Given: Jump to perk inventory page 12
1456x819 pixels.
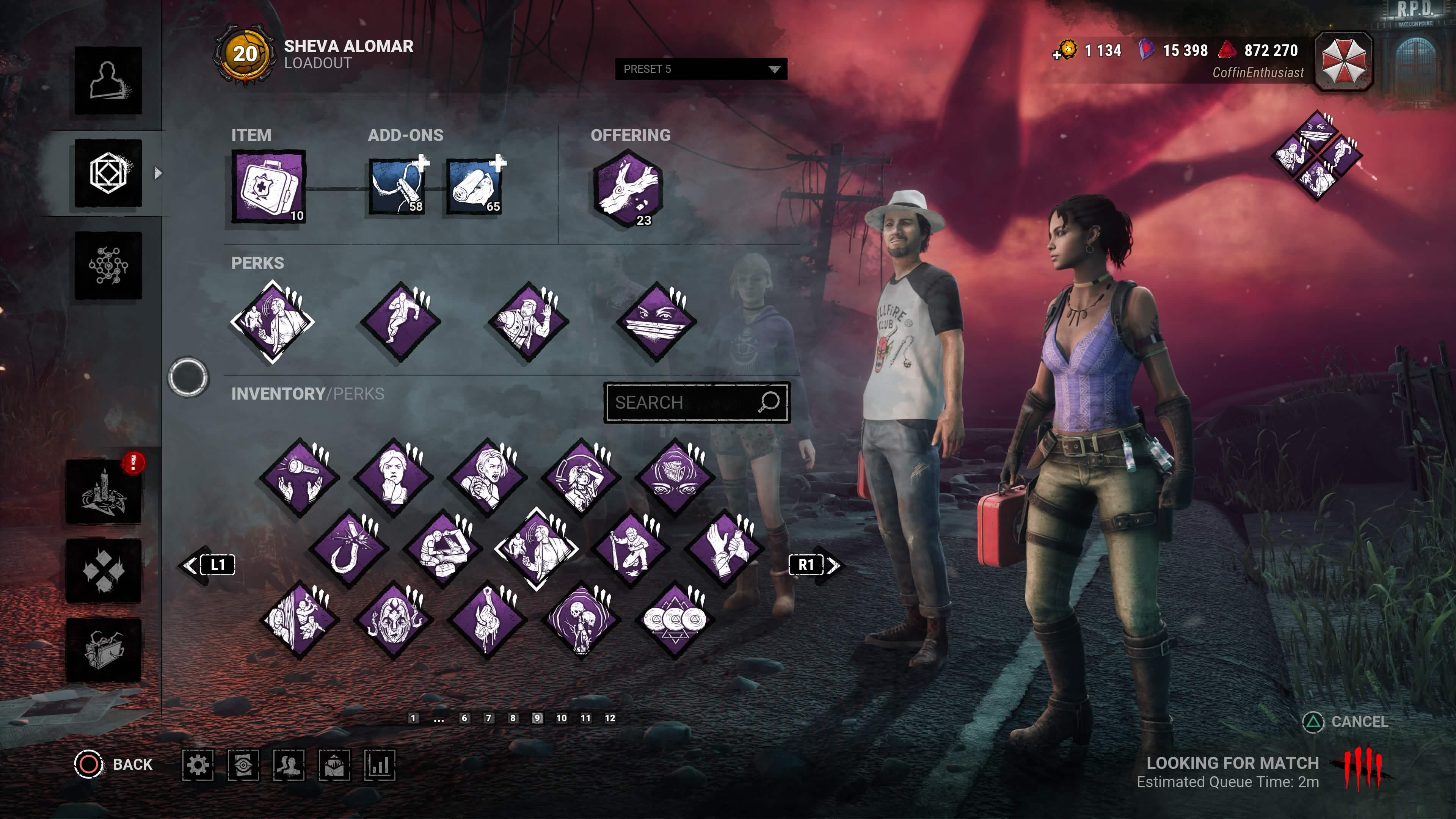Looking at the screenshot, I should (610, 718).
